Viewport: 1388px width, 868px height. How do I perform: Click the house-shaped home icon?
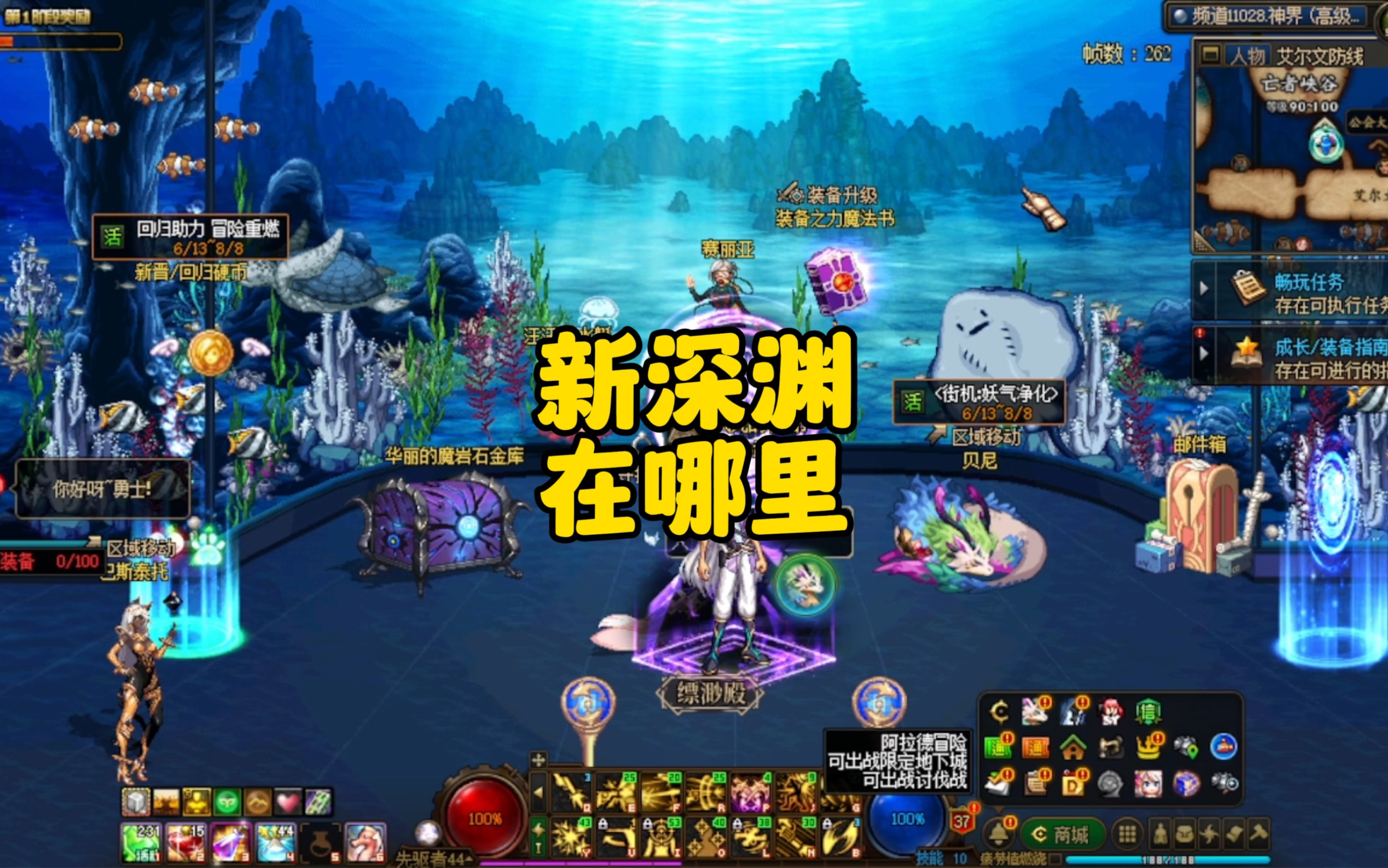1074,747
